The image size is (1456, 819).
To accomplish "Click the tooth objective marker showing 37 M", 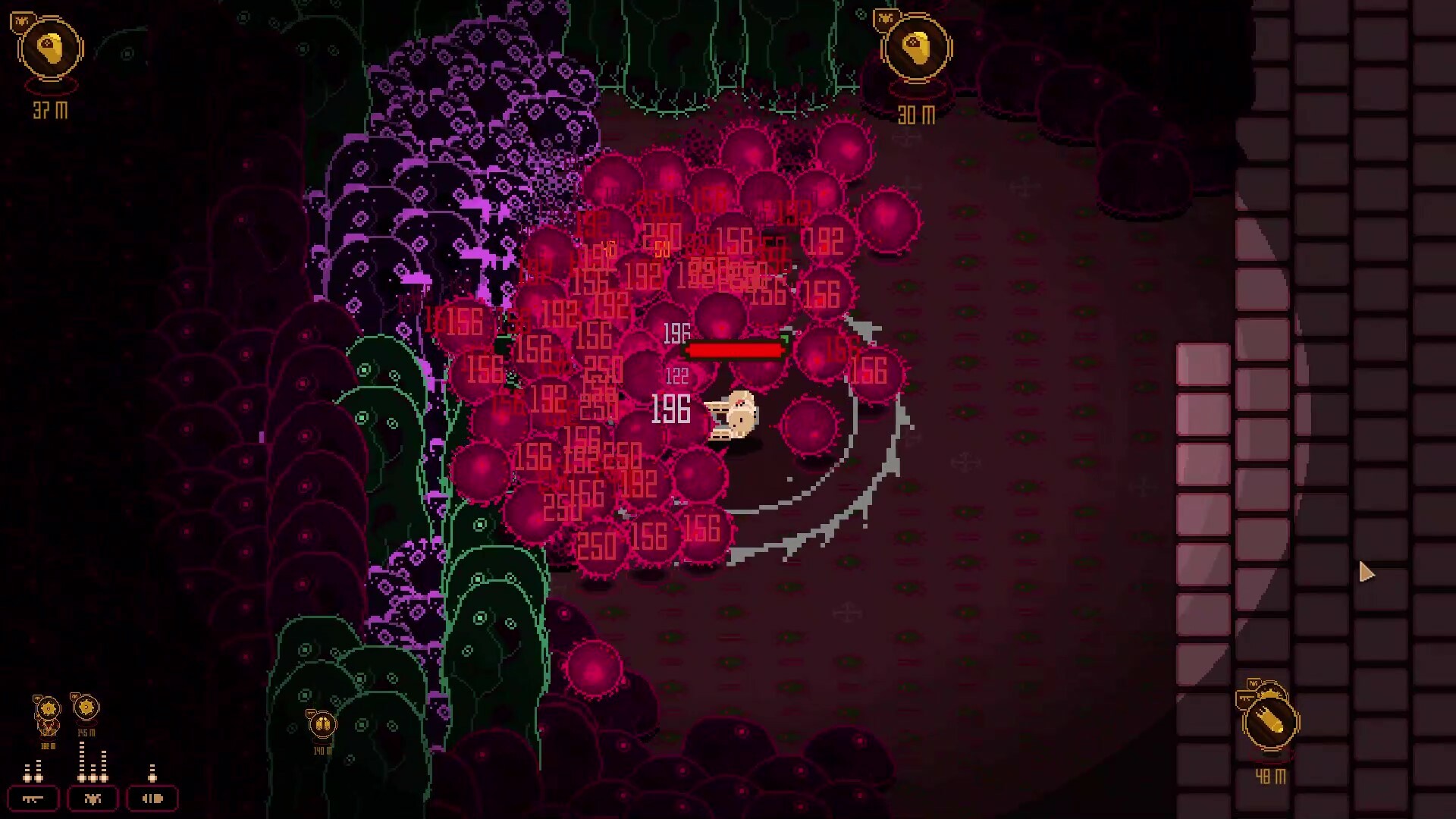I will [52, 48].
